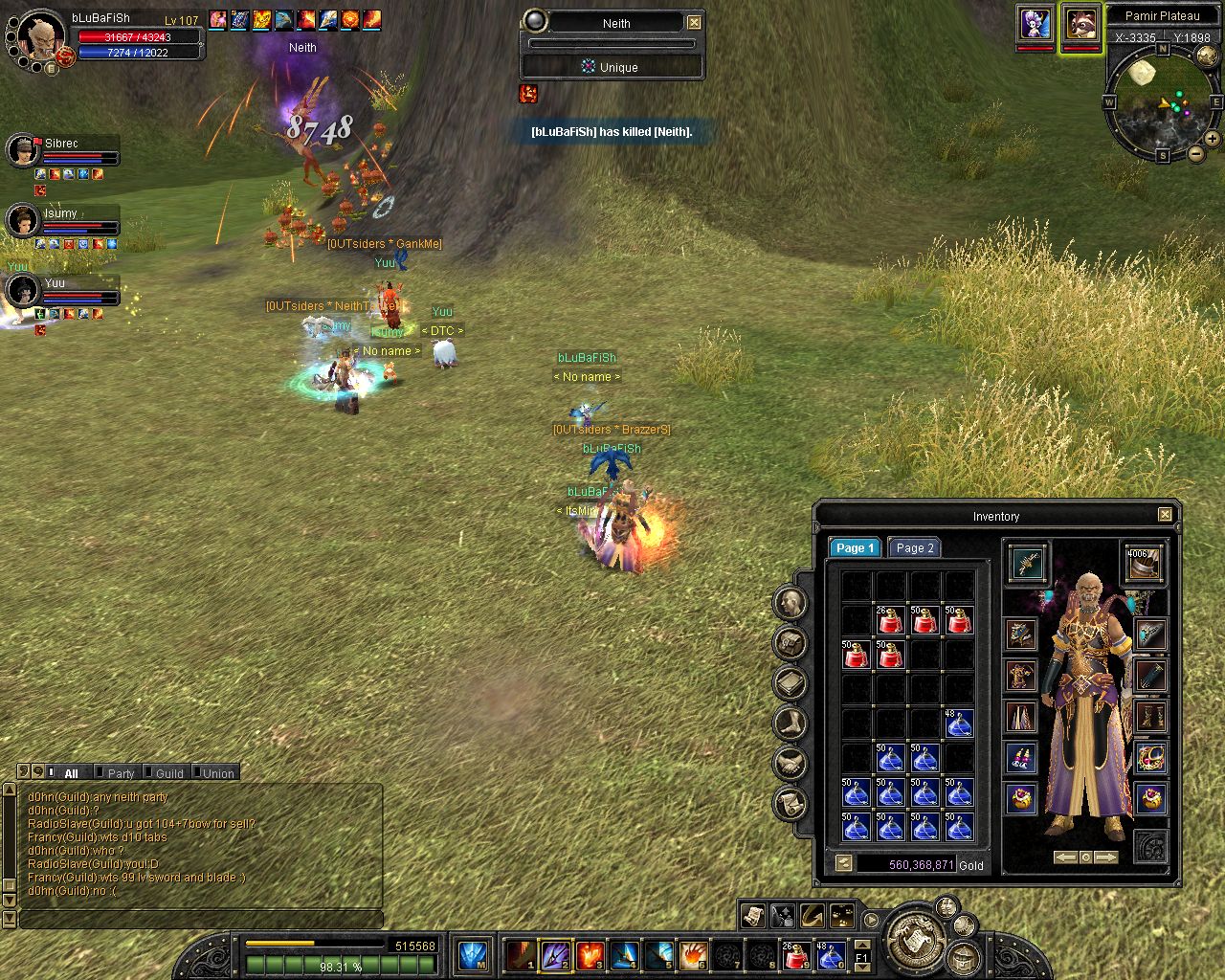Select the red potion stack of 26
The height and width of the screenshot is (980, 1225).
click(x=890, y=620)
